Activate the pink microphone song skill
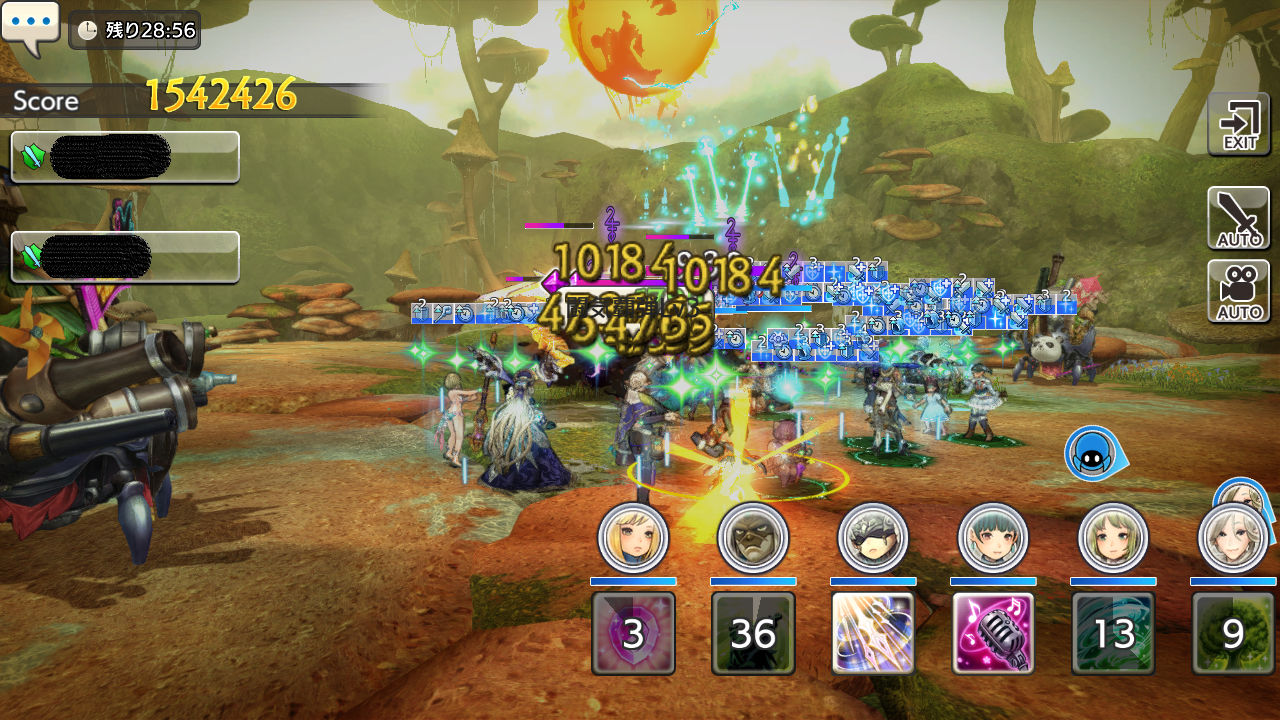This screenshot has height=720, width=1280. click(x=993, y=633)
